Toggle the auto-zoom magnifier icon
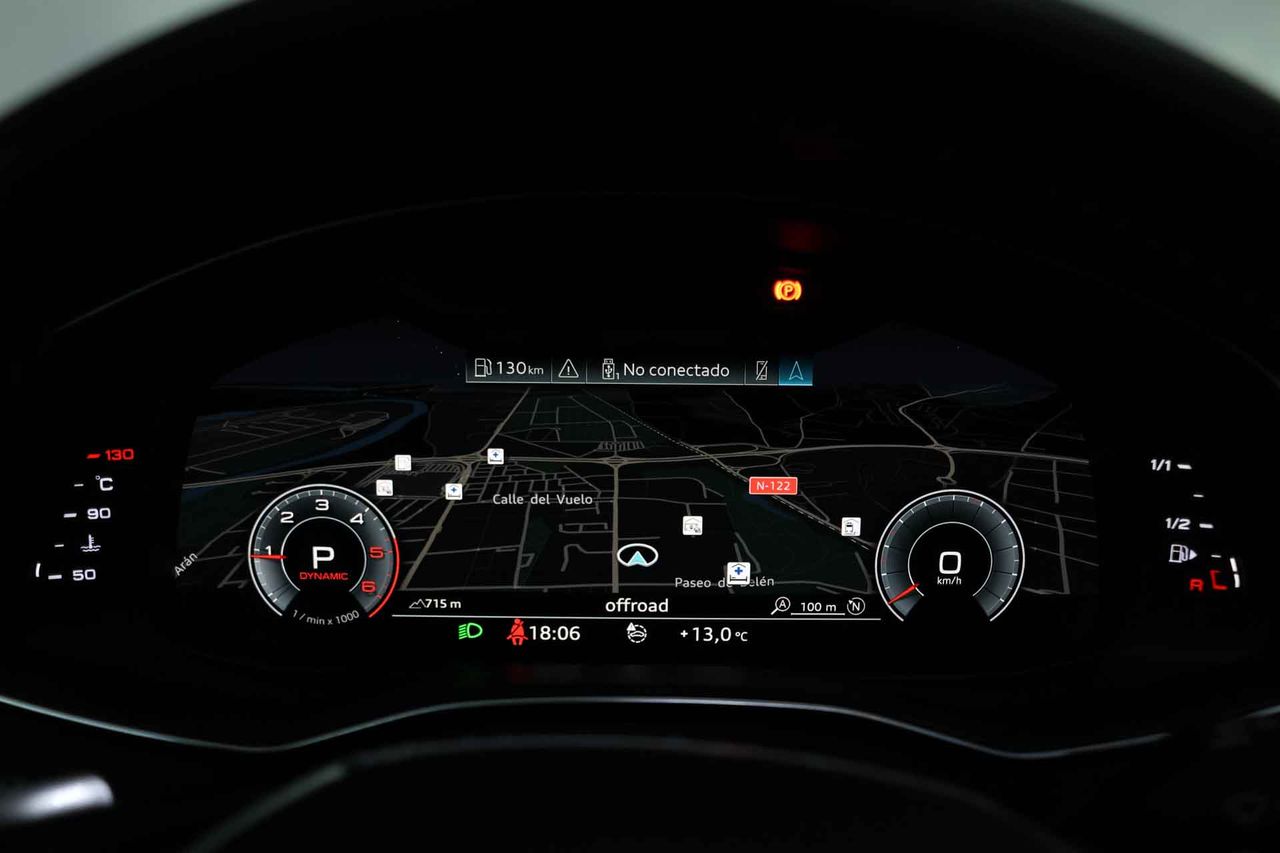1280x853 pixels. pyautogui.click(x=780, y=605)
